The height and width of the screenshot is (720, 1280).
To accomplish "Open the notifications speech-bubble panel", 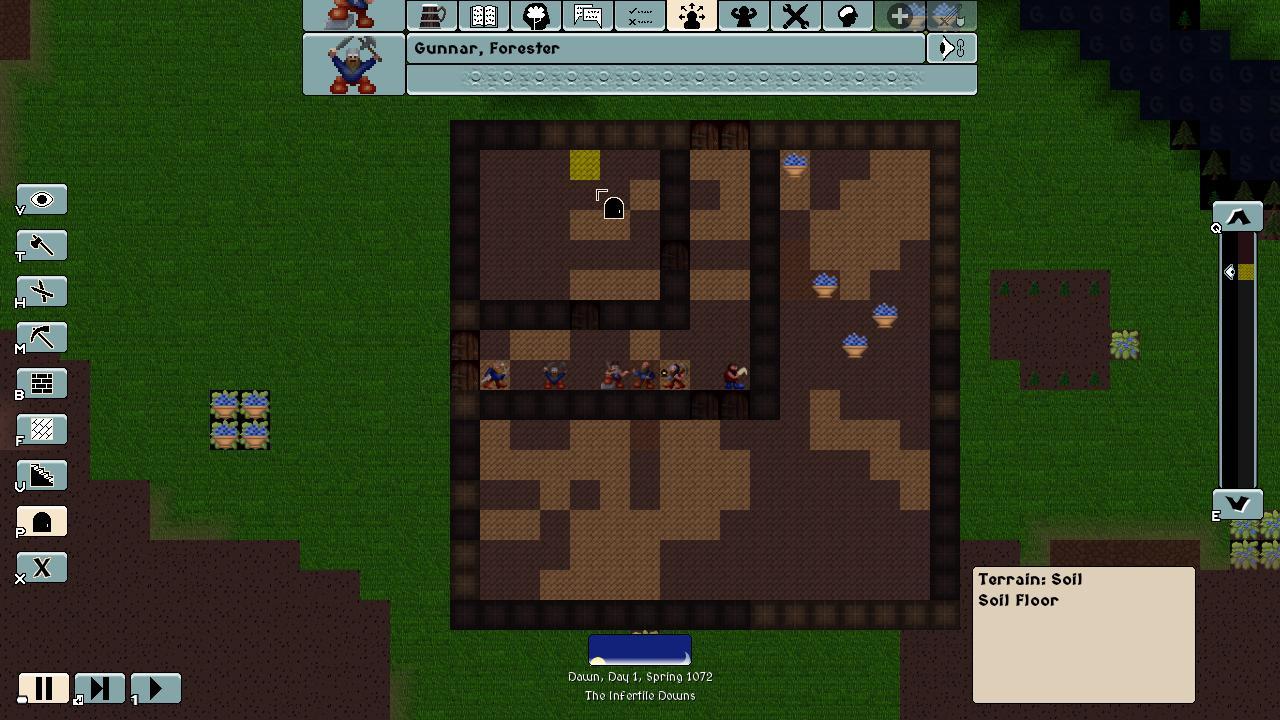I will tap(588, 15).
